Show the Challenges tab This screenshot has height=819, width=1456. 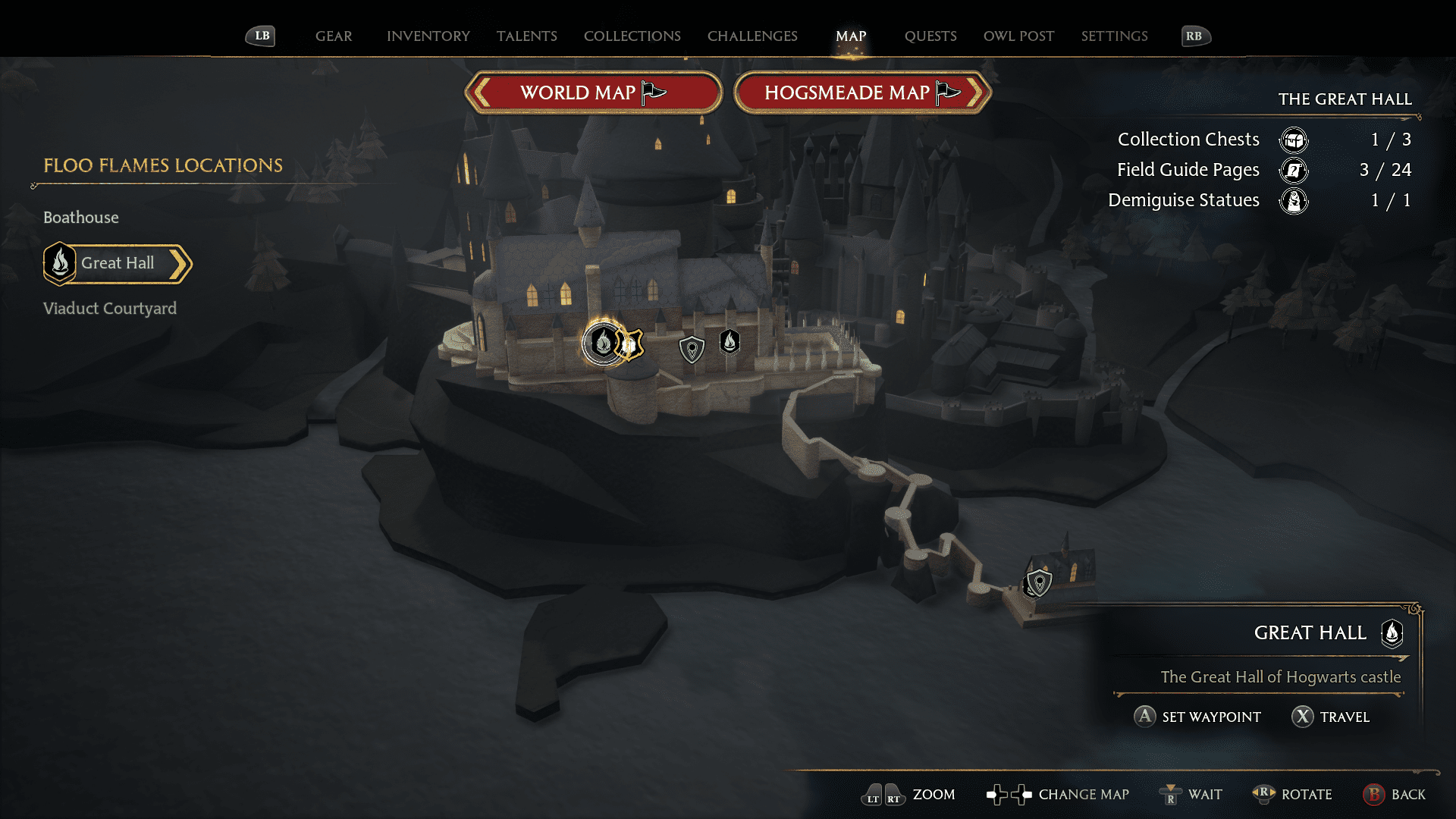pos(752,36)
